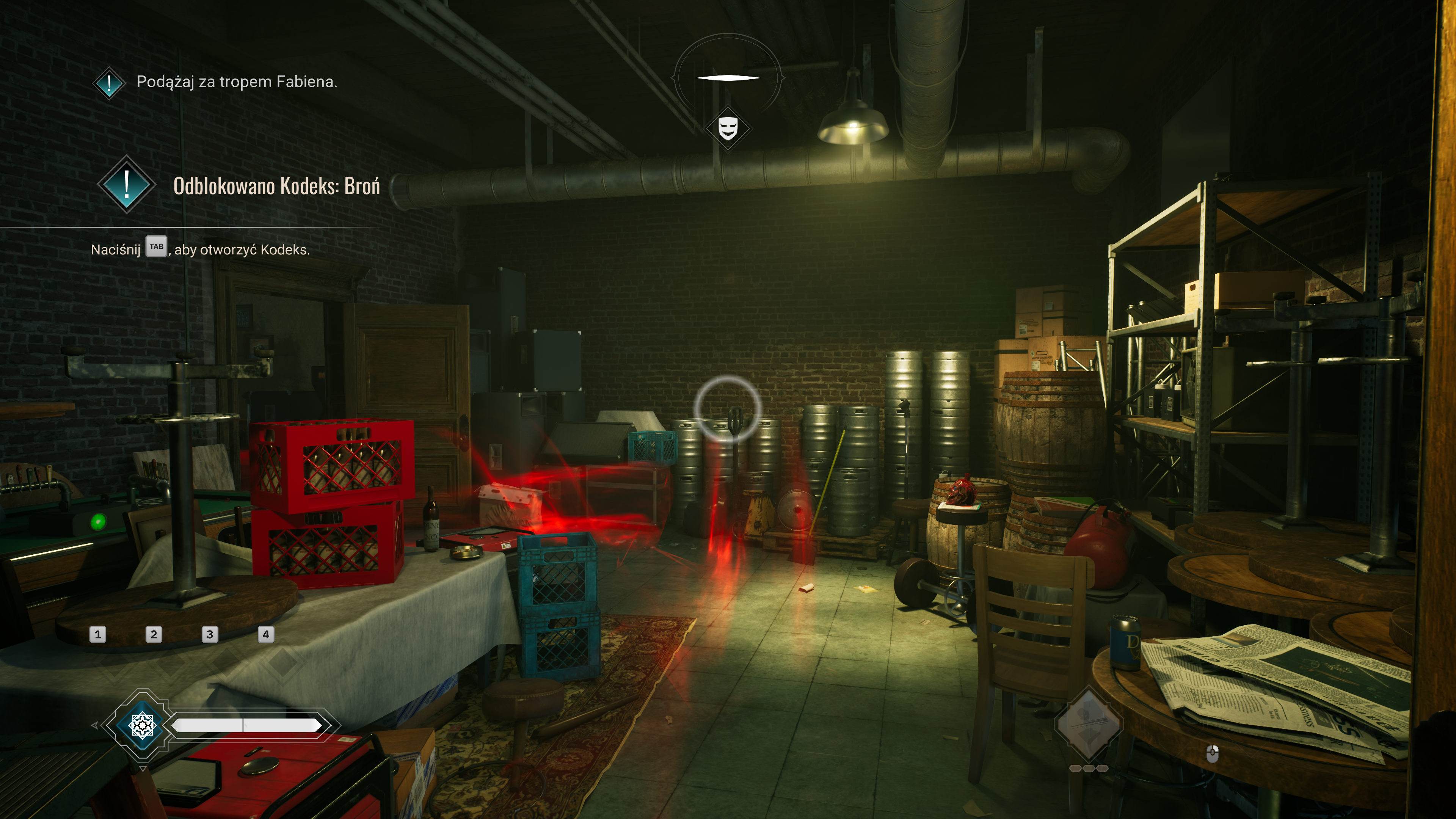The height and width of the screenshot is (819, 1456).
Task: Activate the faded diamond ability icon
Action: tap(1088, 723)
